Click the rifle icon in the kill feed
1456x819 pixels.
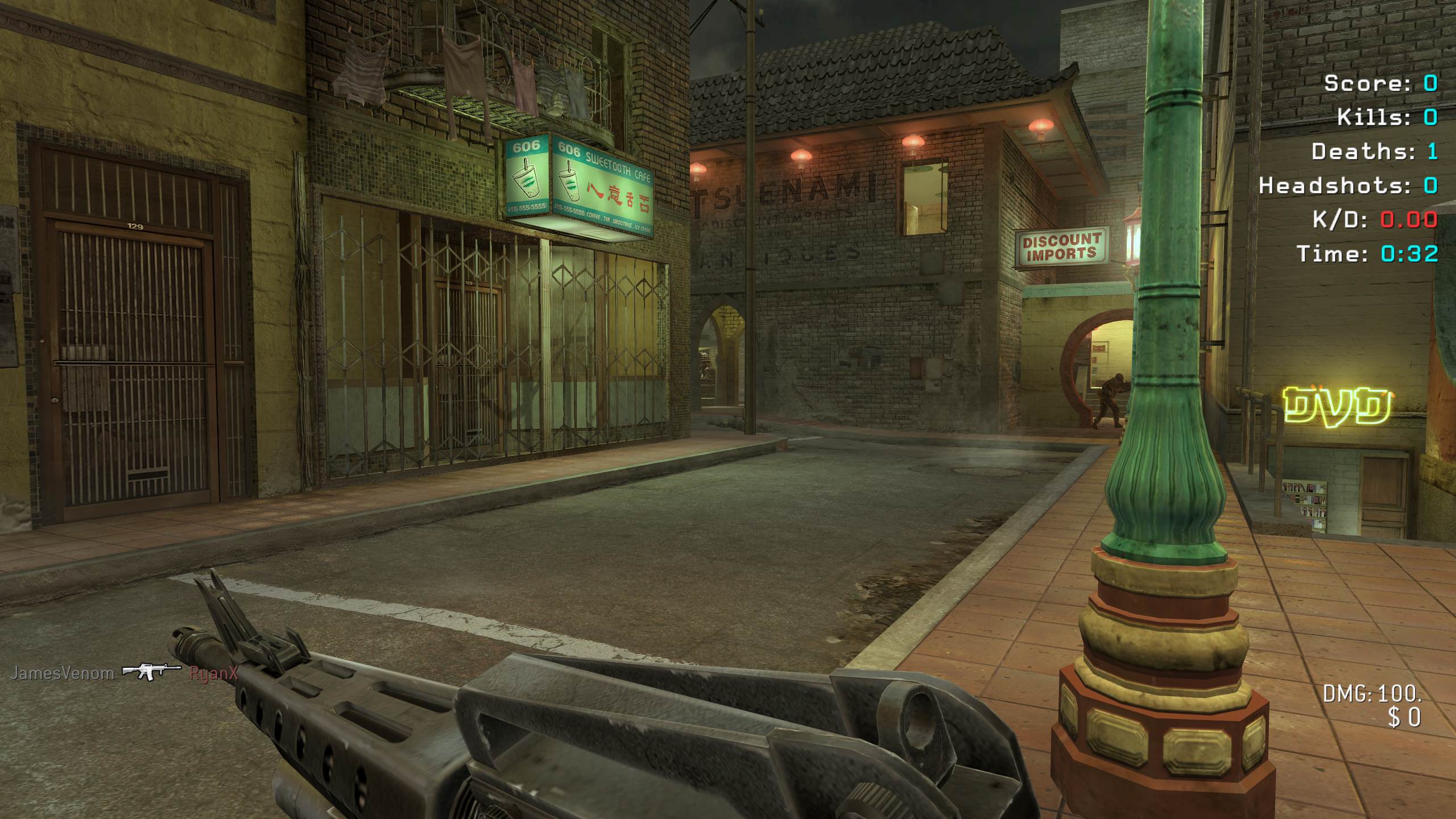pos(151,672)
